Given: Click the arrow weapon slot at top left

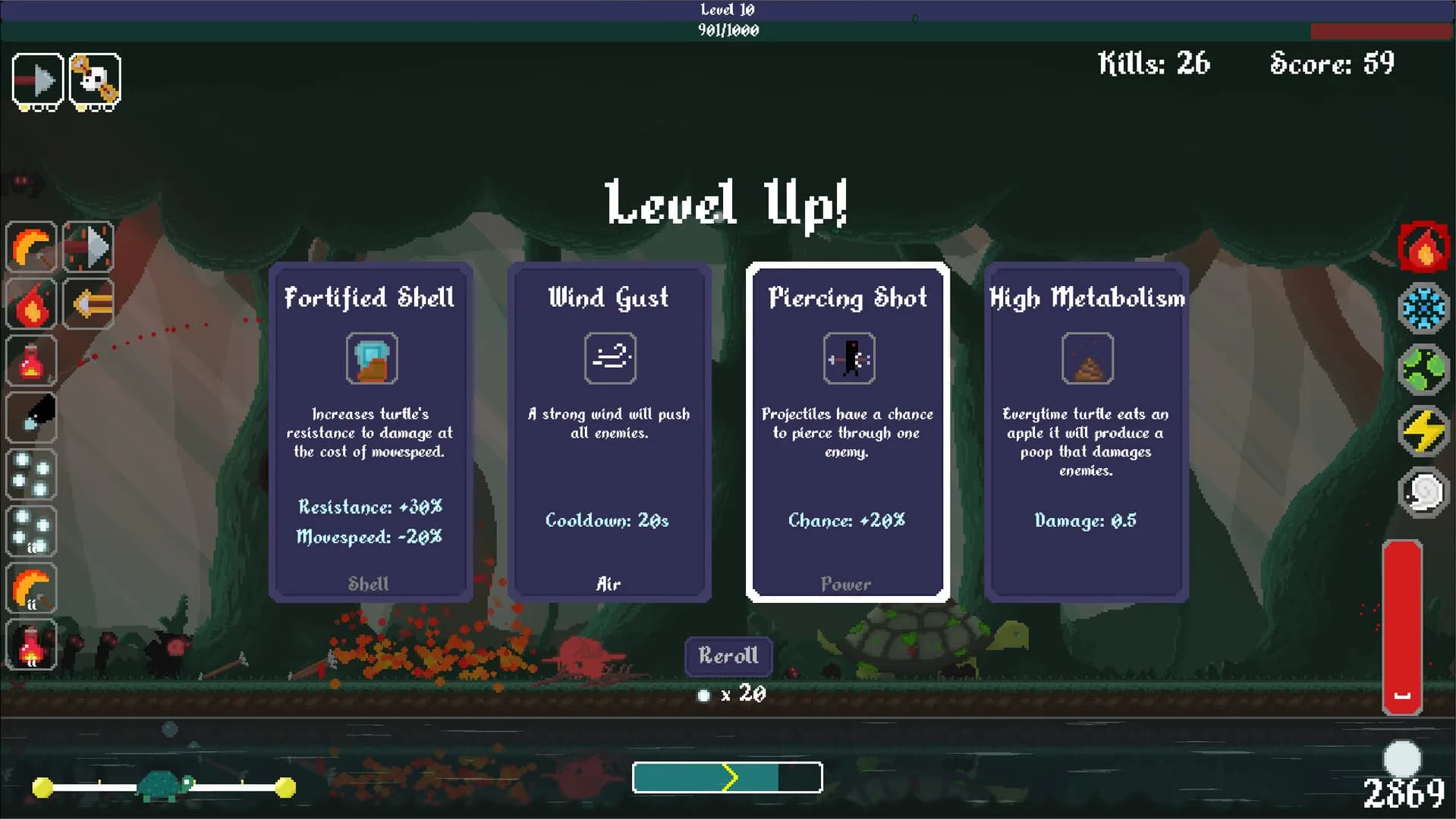Looking at the screenshot, I should point(37,80).
